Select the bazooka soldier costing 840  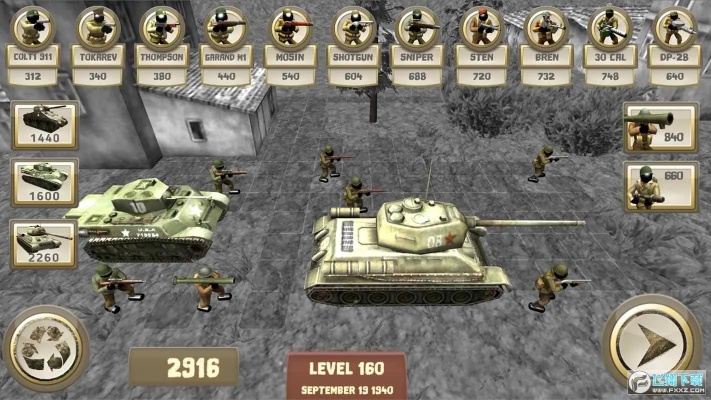[660, 128]
